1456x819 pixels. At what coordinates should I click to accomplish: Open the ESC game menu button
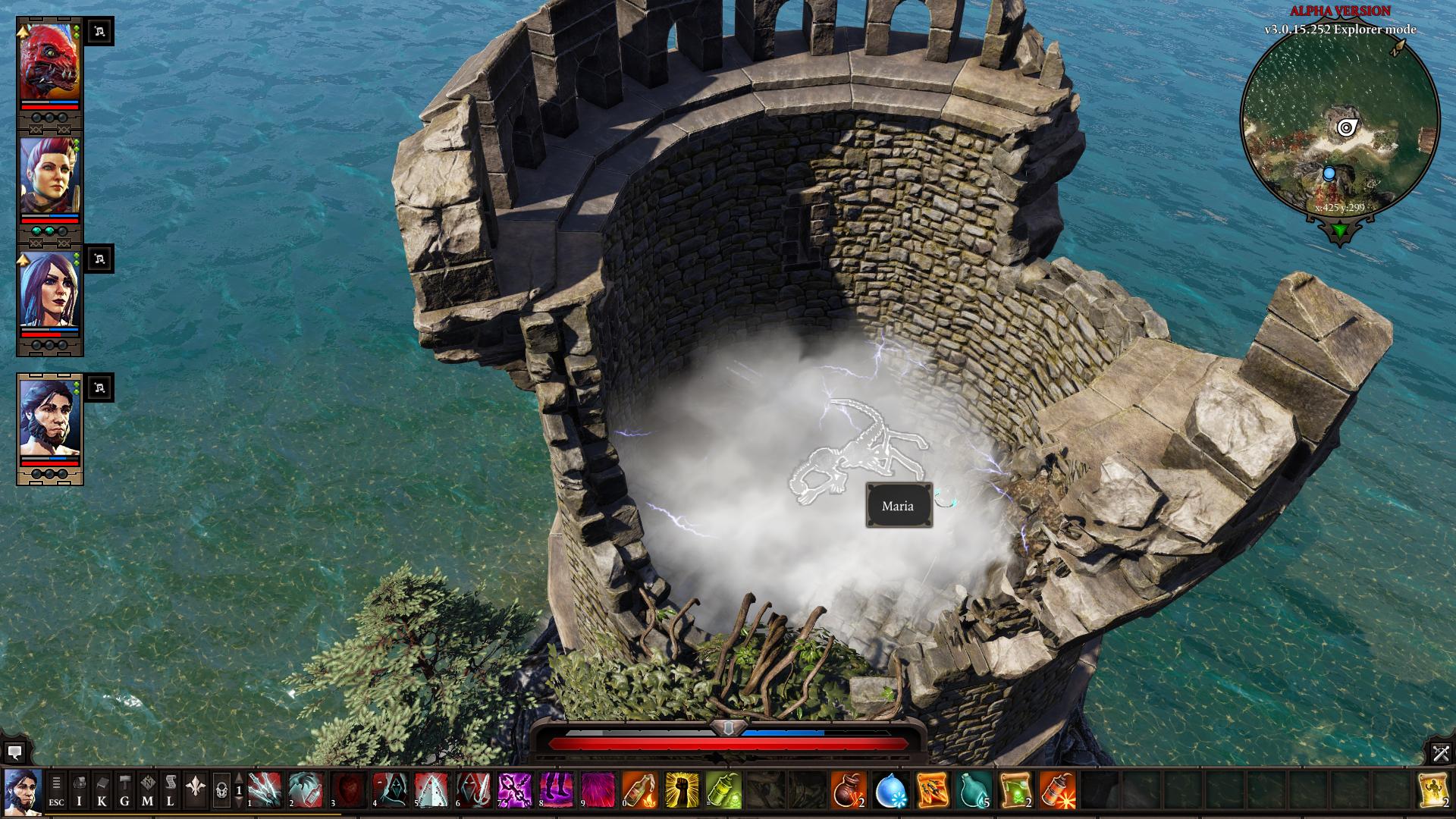point(56,791)
